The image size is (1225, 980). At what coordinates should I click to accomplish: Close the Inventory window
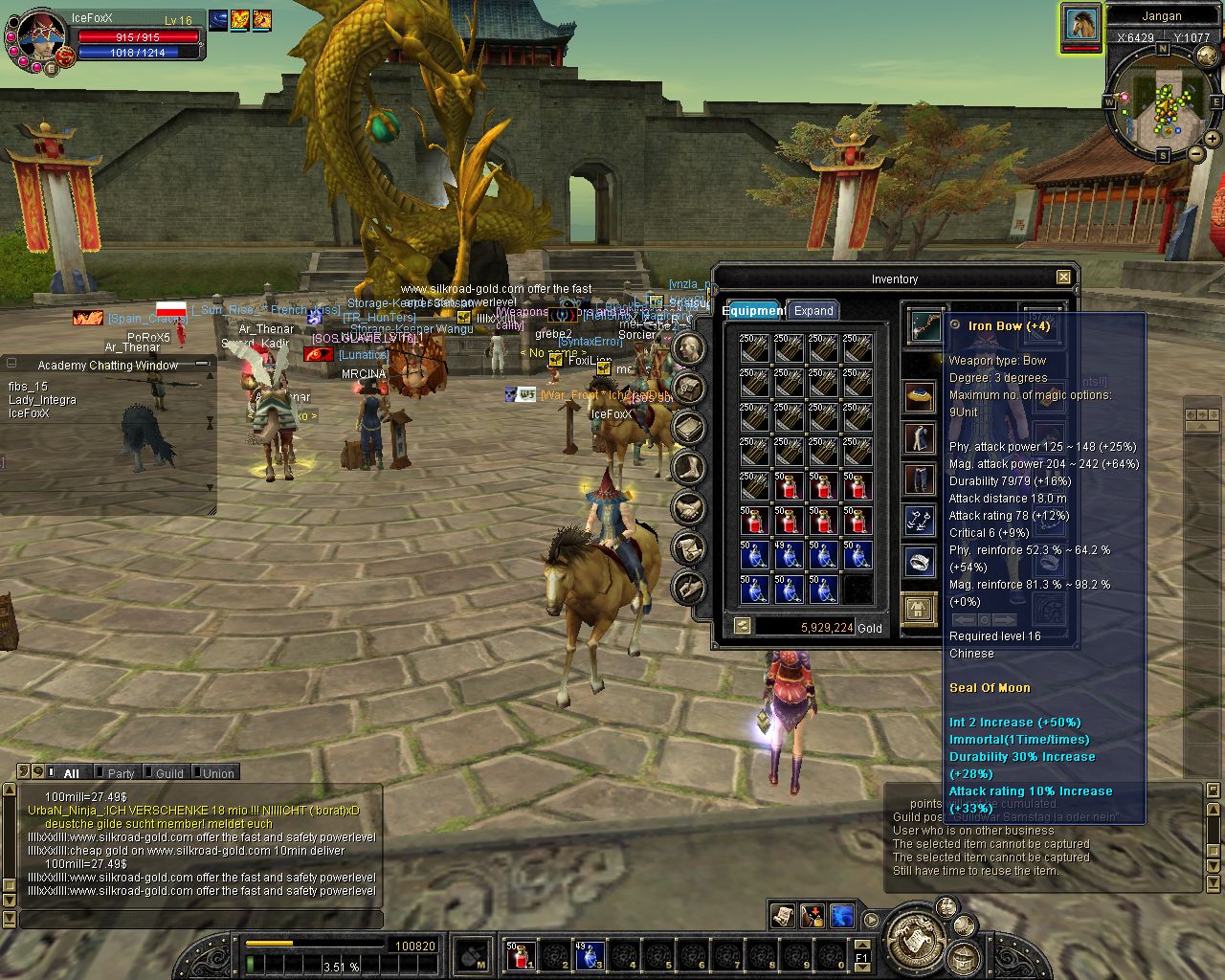(1063, 278)
